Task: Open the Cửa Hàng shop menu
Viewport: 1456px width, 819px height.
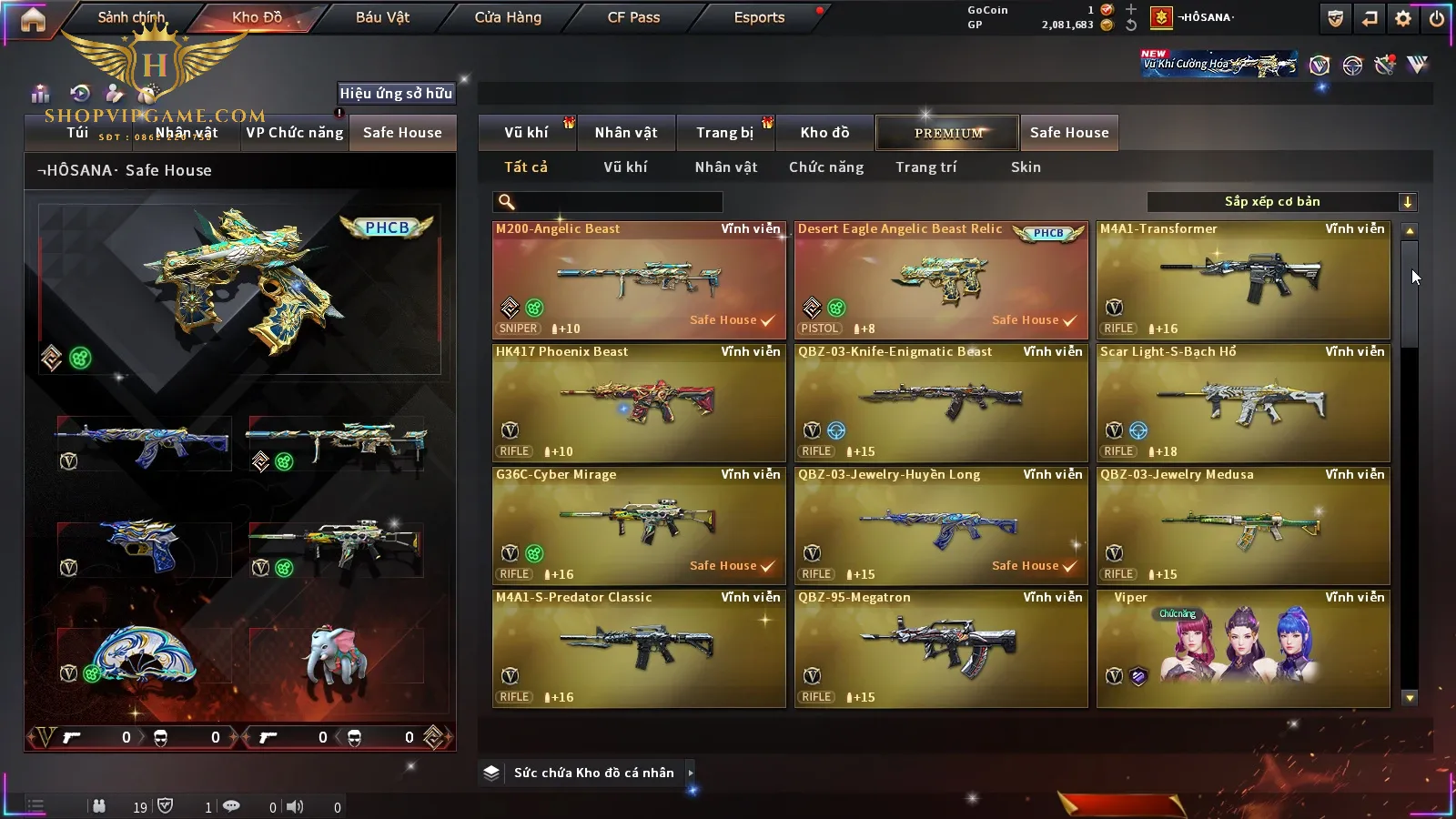Action: pos(508,17)
